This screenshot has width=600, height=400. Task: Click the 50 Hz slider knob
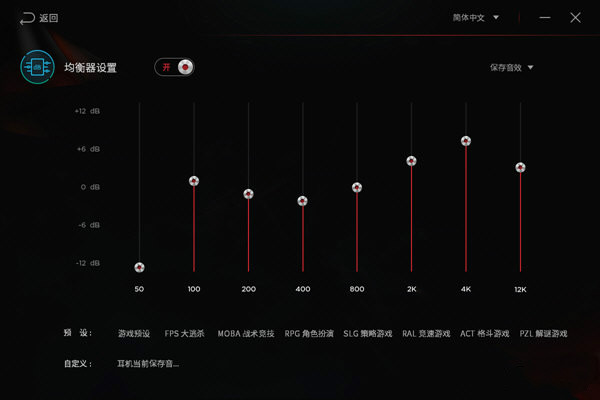[x=139, y=267]
